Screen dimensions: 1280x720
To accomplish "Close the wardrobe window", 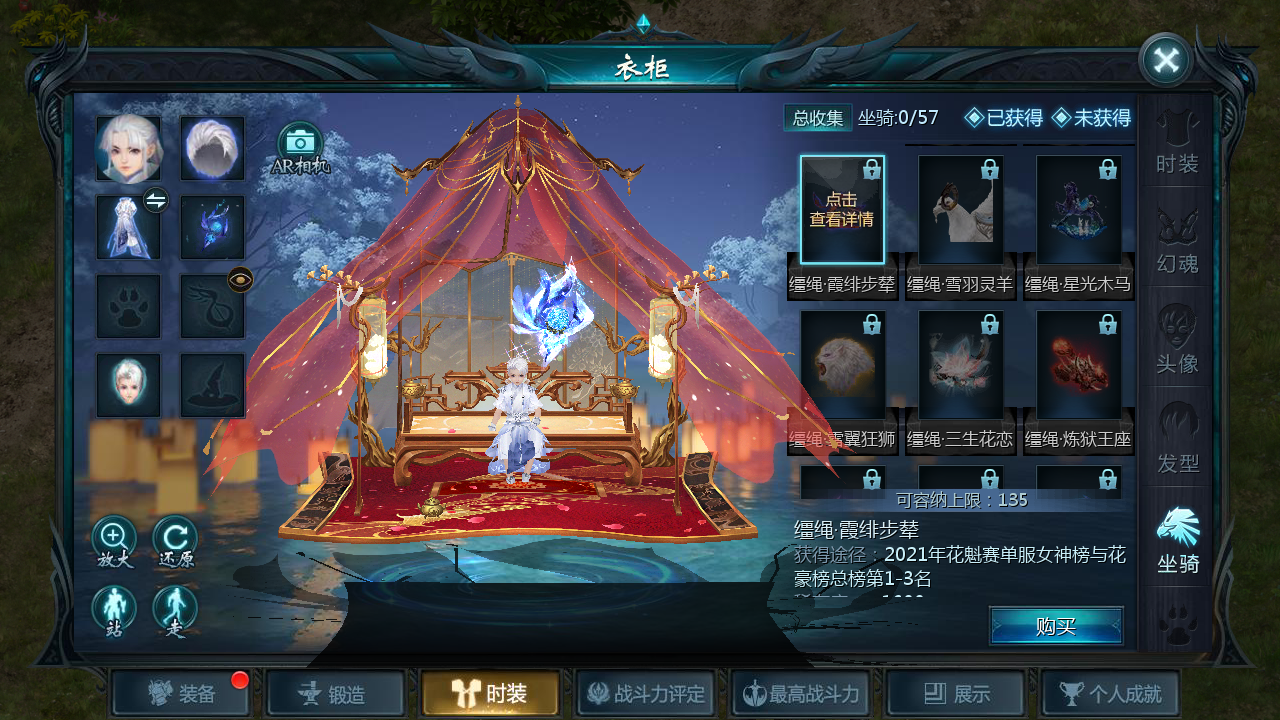I will point(1166,60).
